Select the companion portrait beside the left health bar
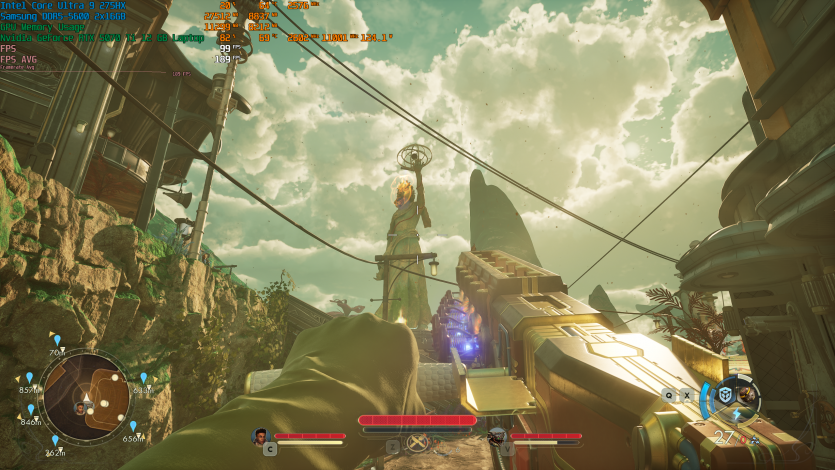The width and height of the screenshot is (835, 470). click(x=261, y=436)
